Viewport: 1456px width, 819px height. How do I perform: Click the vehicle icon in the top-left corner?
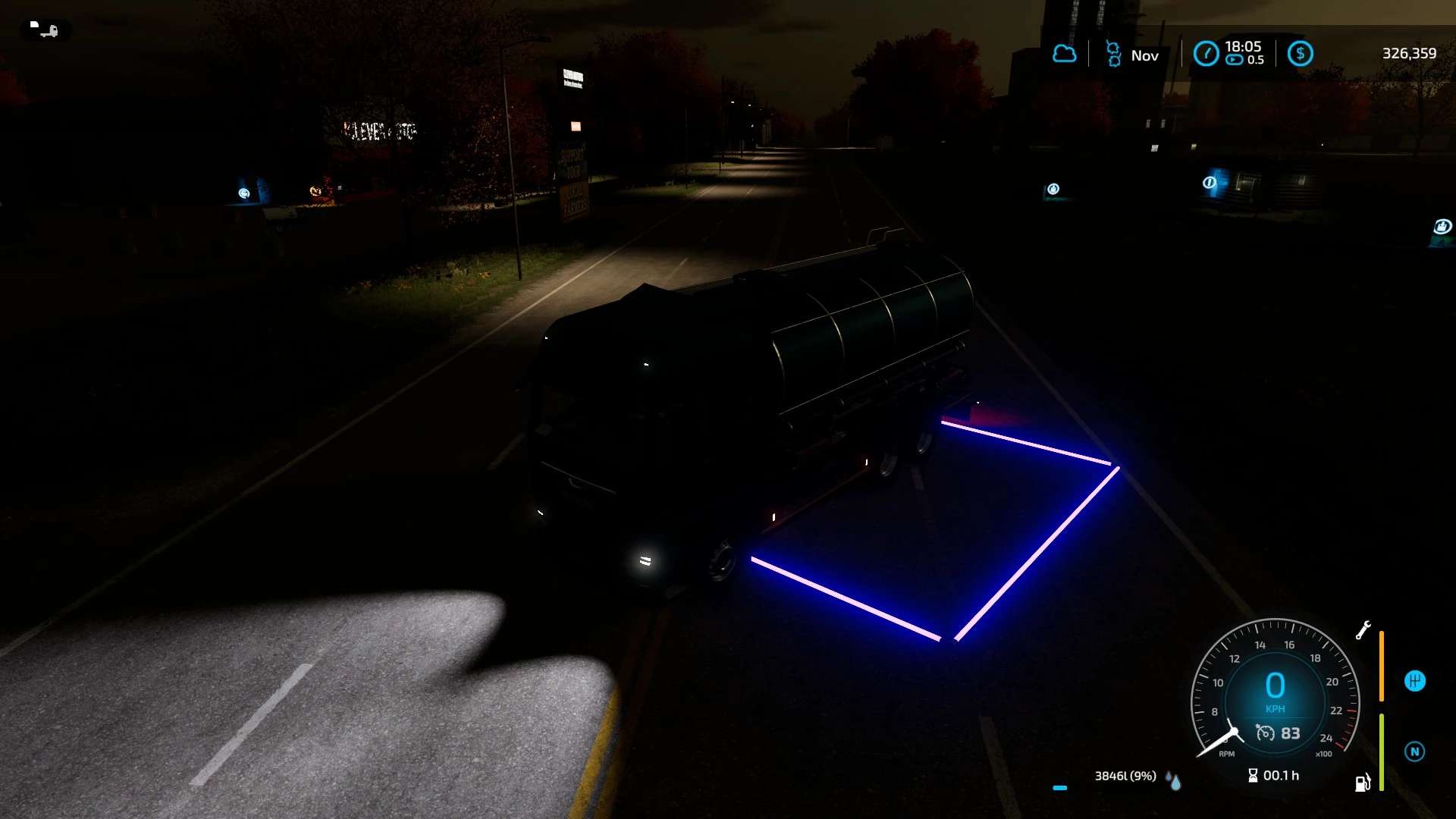coord(45,30)
